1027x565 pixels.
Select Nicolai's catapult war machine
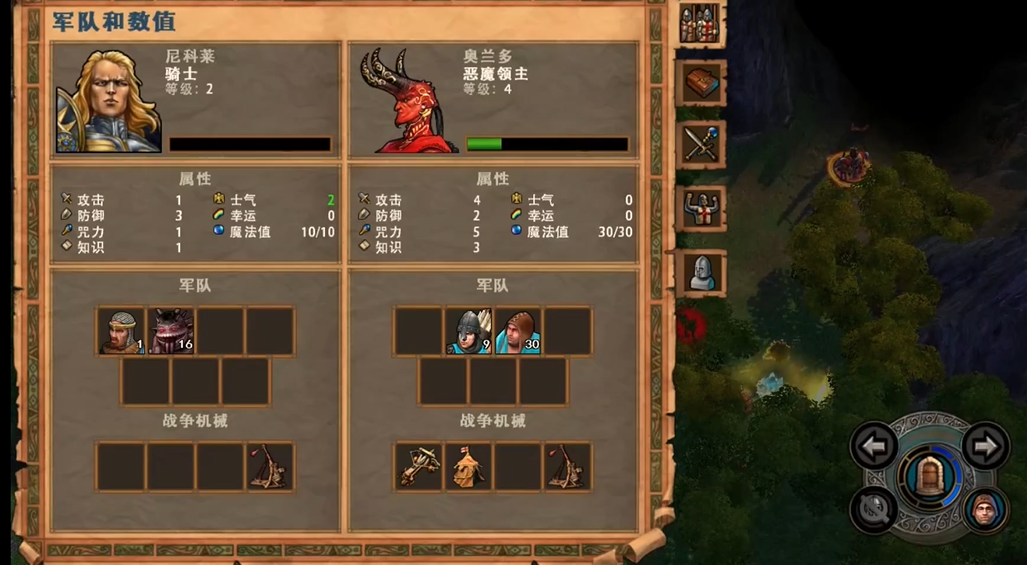(x=270, y=467)
